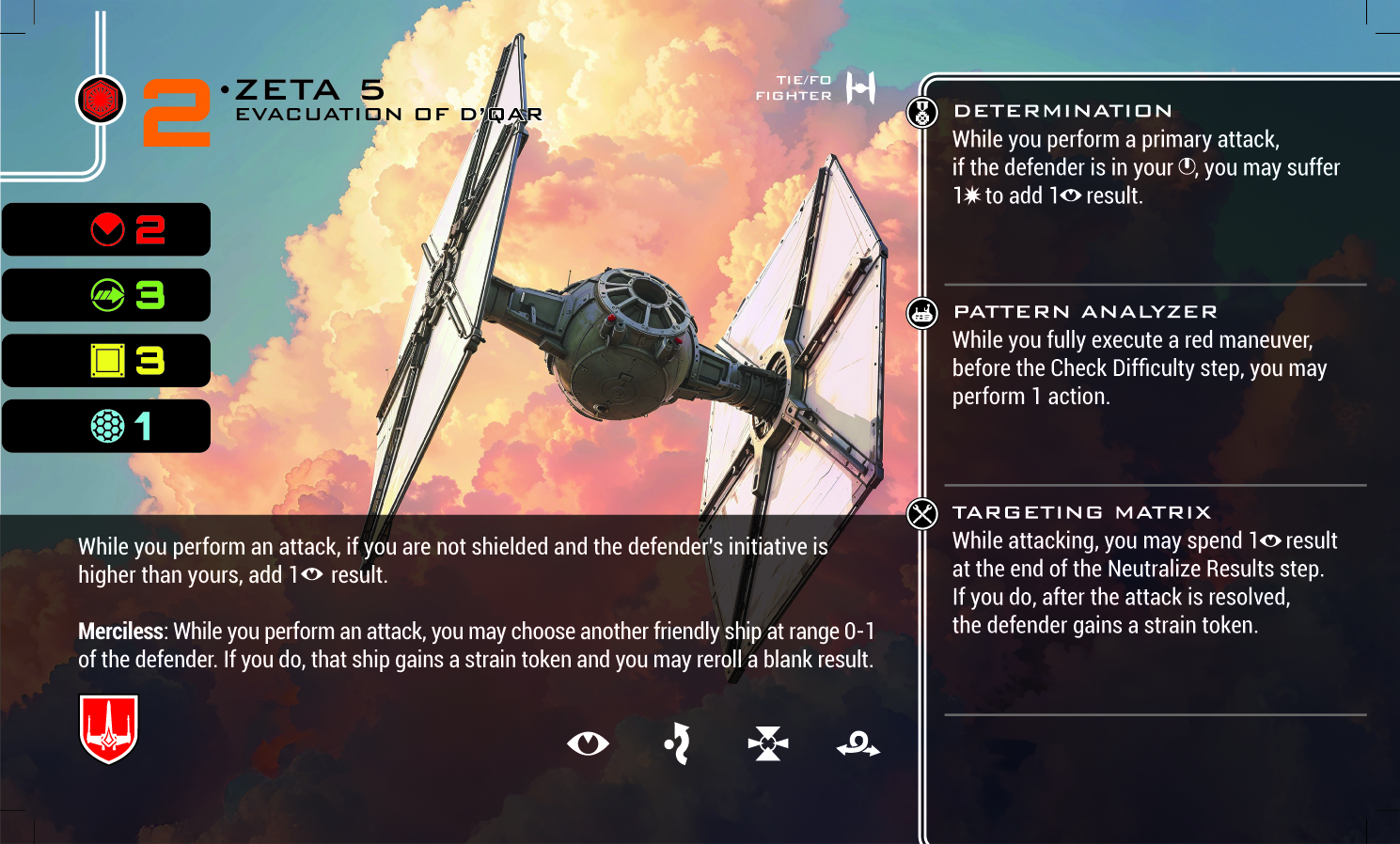Pick the barrel roll action icon
Image resolution: width=1400 pixels, height=844 pixels.
pos(858,745)
